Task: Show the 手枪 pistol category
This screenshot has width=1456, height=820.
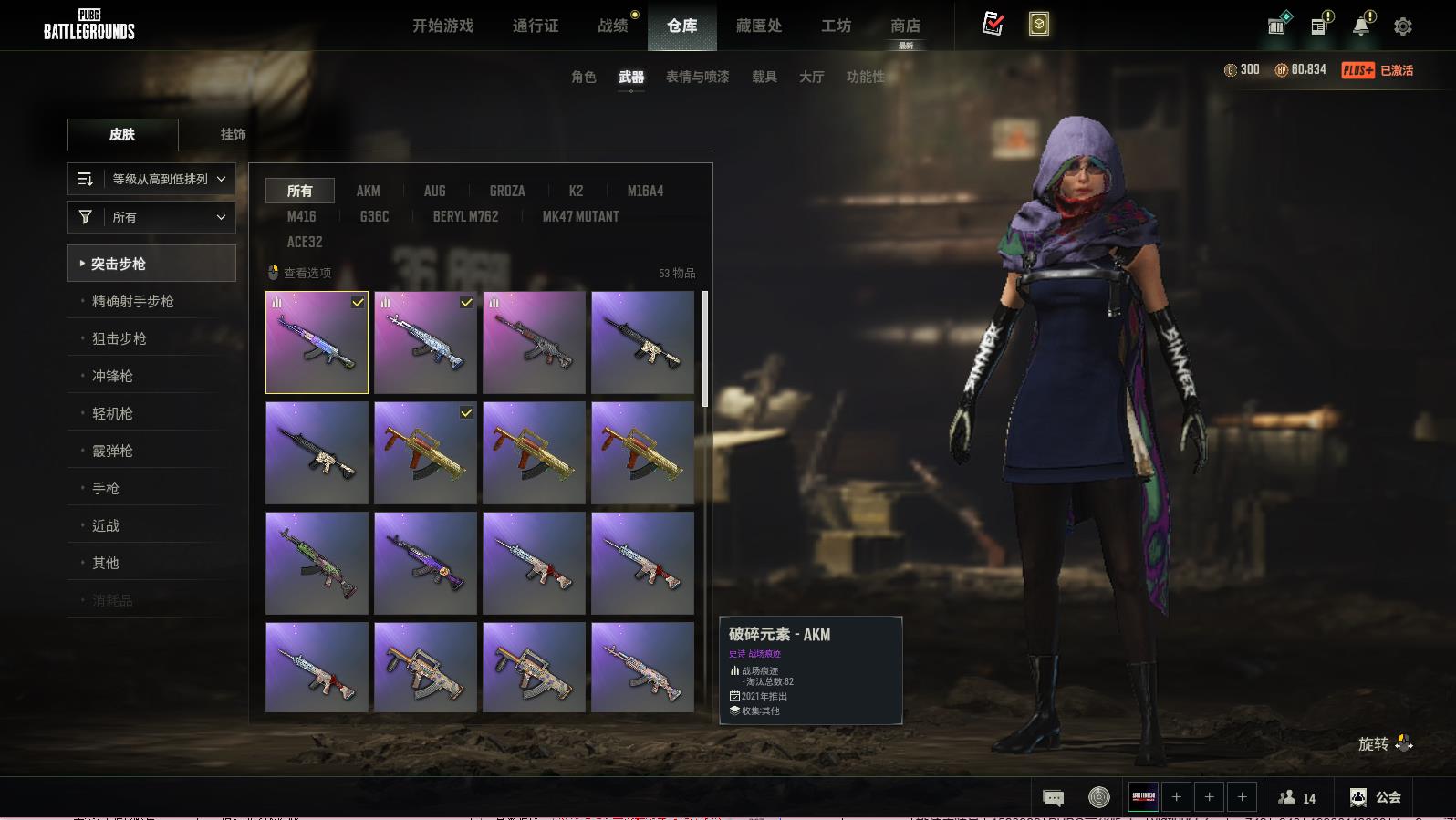Action: tap(106, 488)
